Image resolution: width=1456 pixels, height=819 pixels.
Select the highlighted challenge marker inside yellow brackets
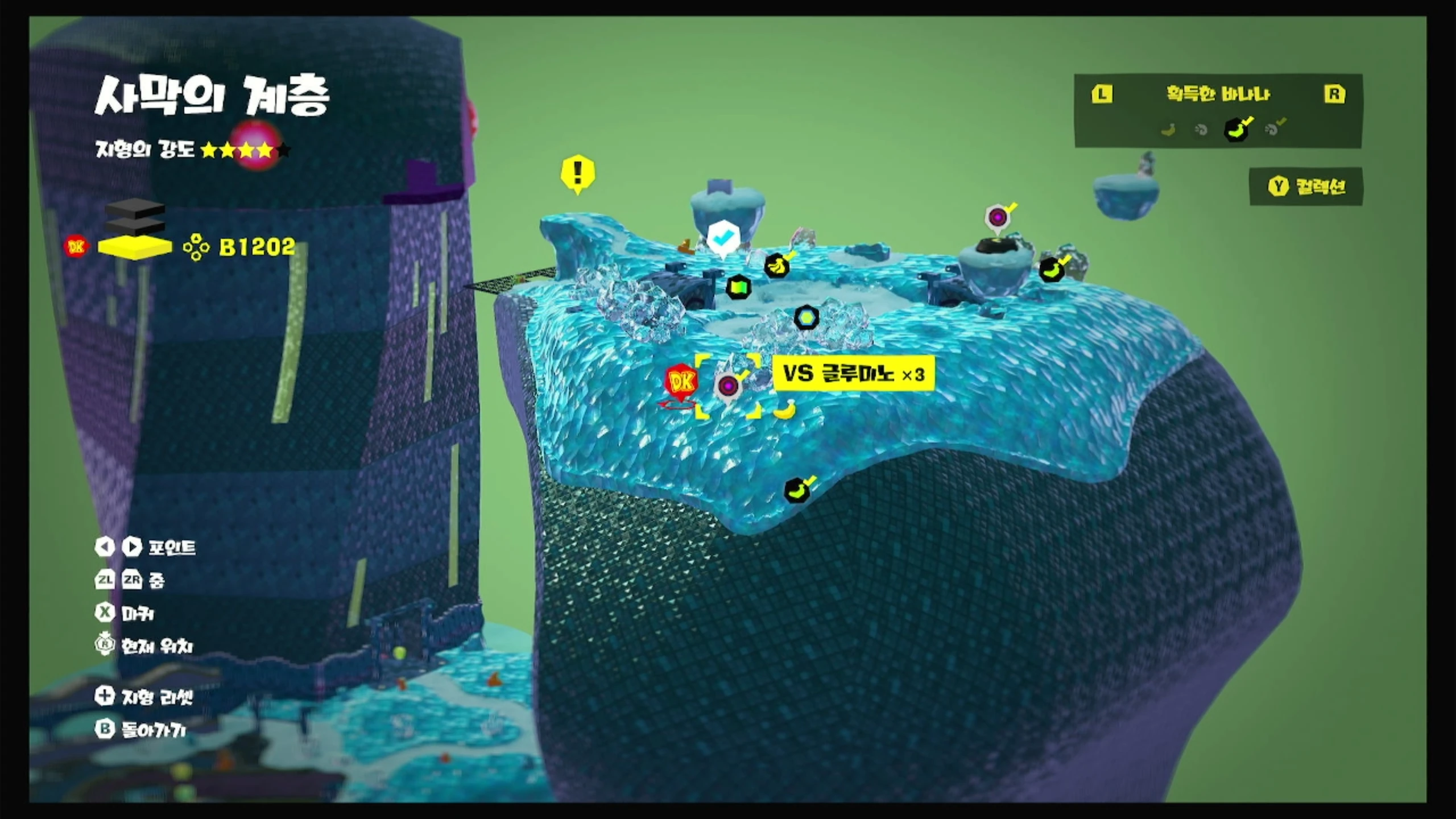pyautogui.click(x=728, y=386)
